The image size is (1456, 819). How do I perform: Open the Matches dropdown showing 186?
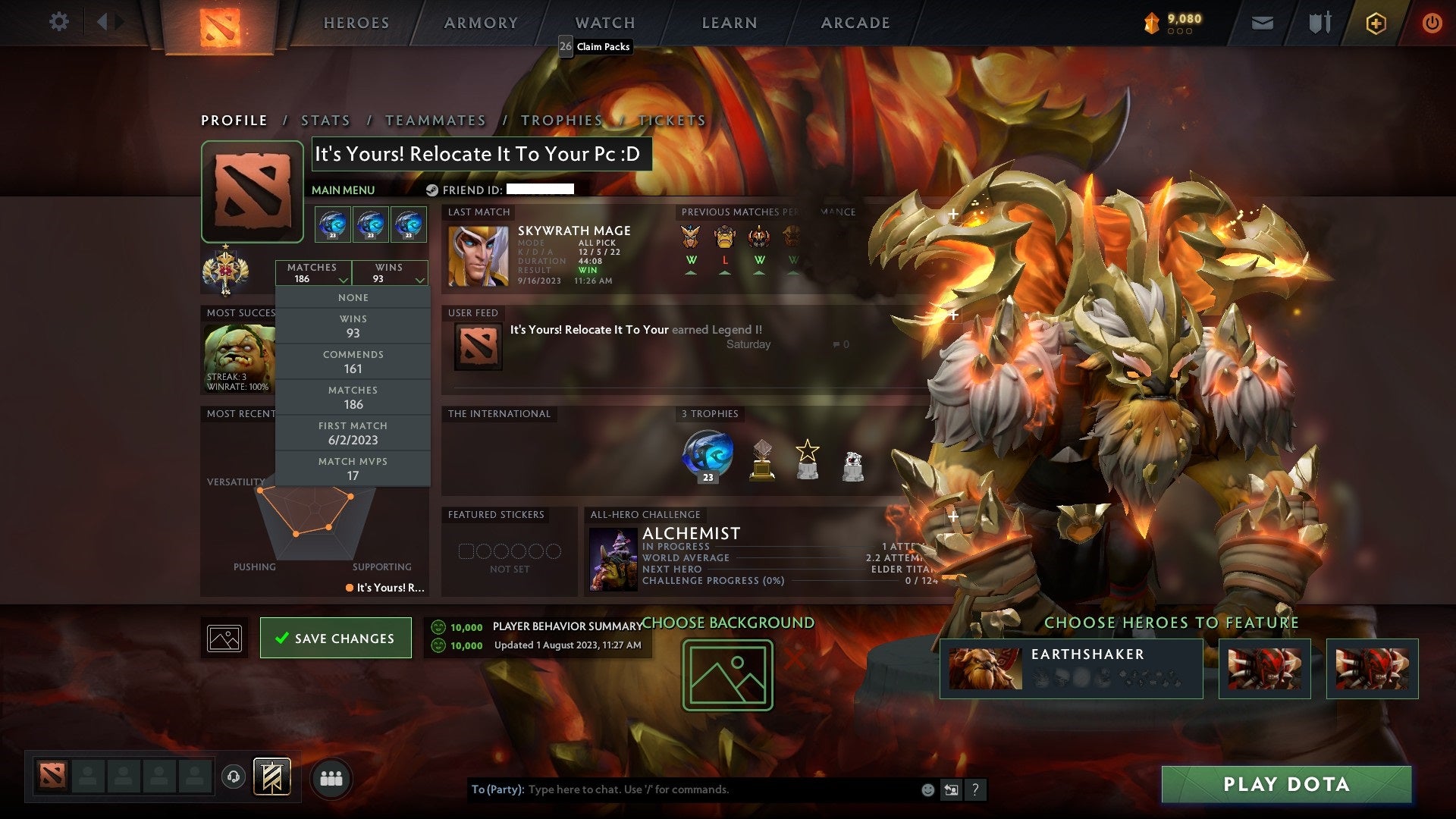pyautogui.click(x=314, y=273)
